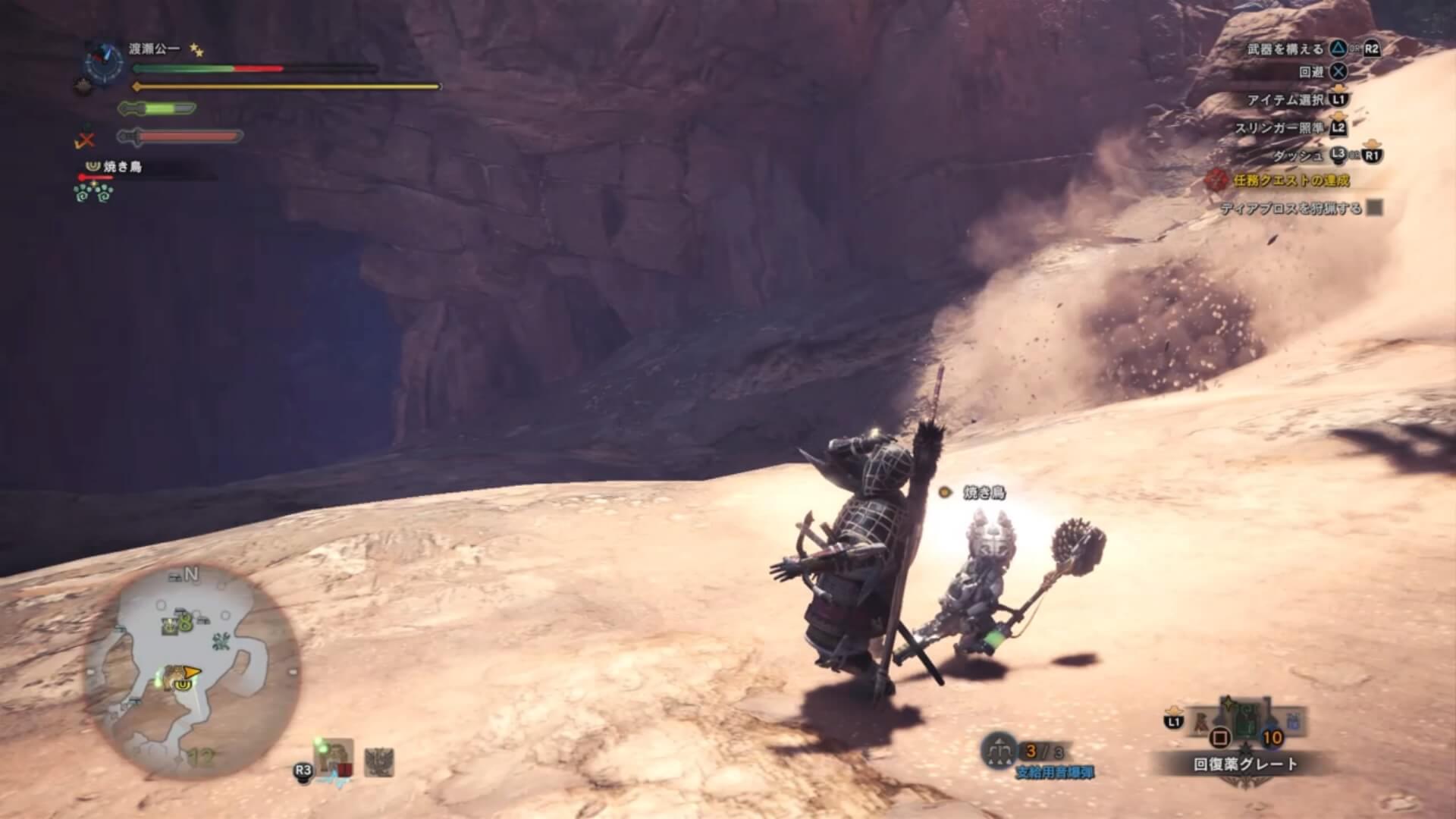Select the Palico name 焼き鳥 in the status panel
Screen dimensions: 1456x819
(123, 166)
